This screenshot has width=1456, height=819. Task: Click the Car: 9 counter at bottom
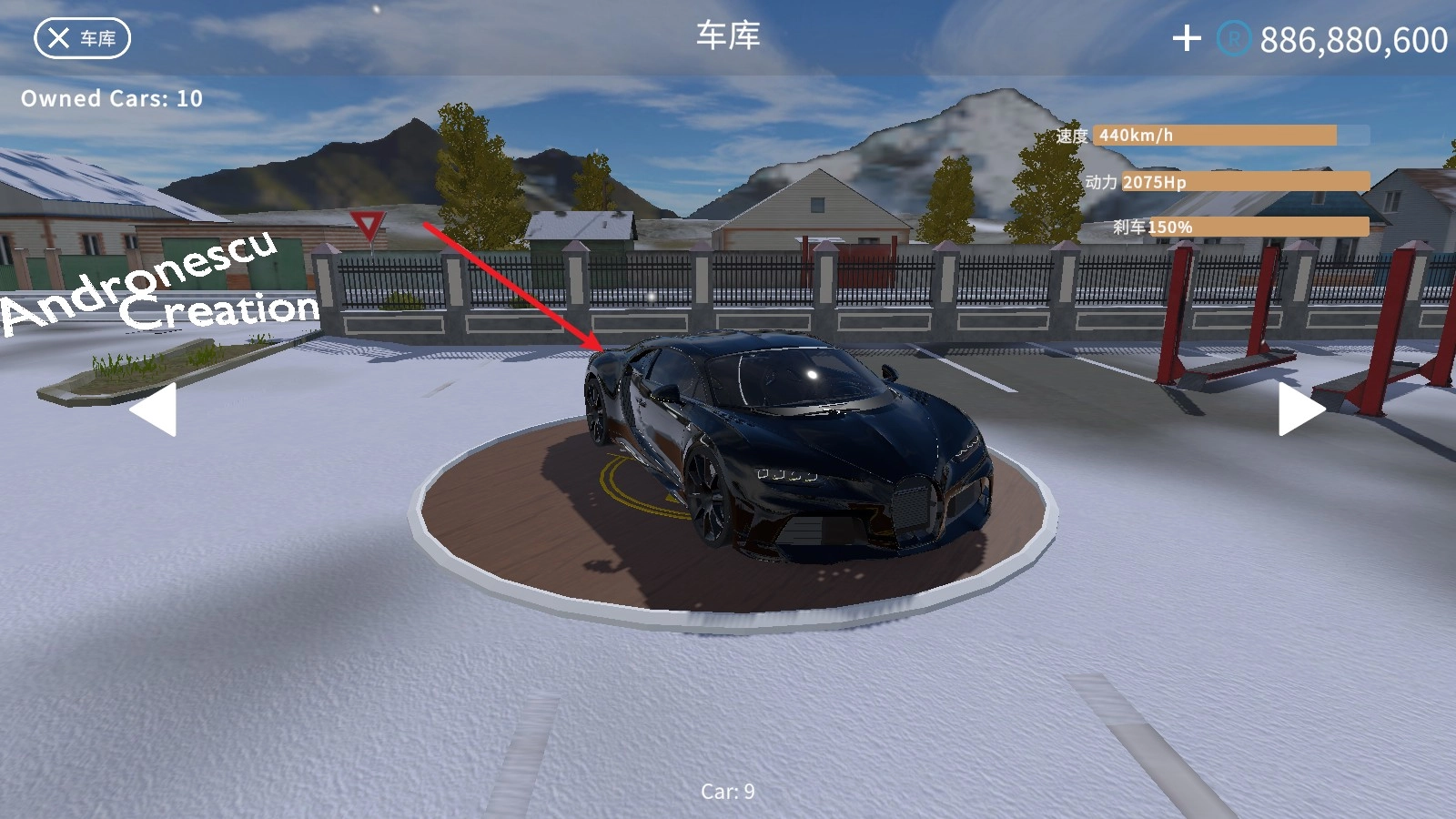[x=728, y=792]
